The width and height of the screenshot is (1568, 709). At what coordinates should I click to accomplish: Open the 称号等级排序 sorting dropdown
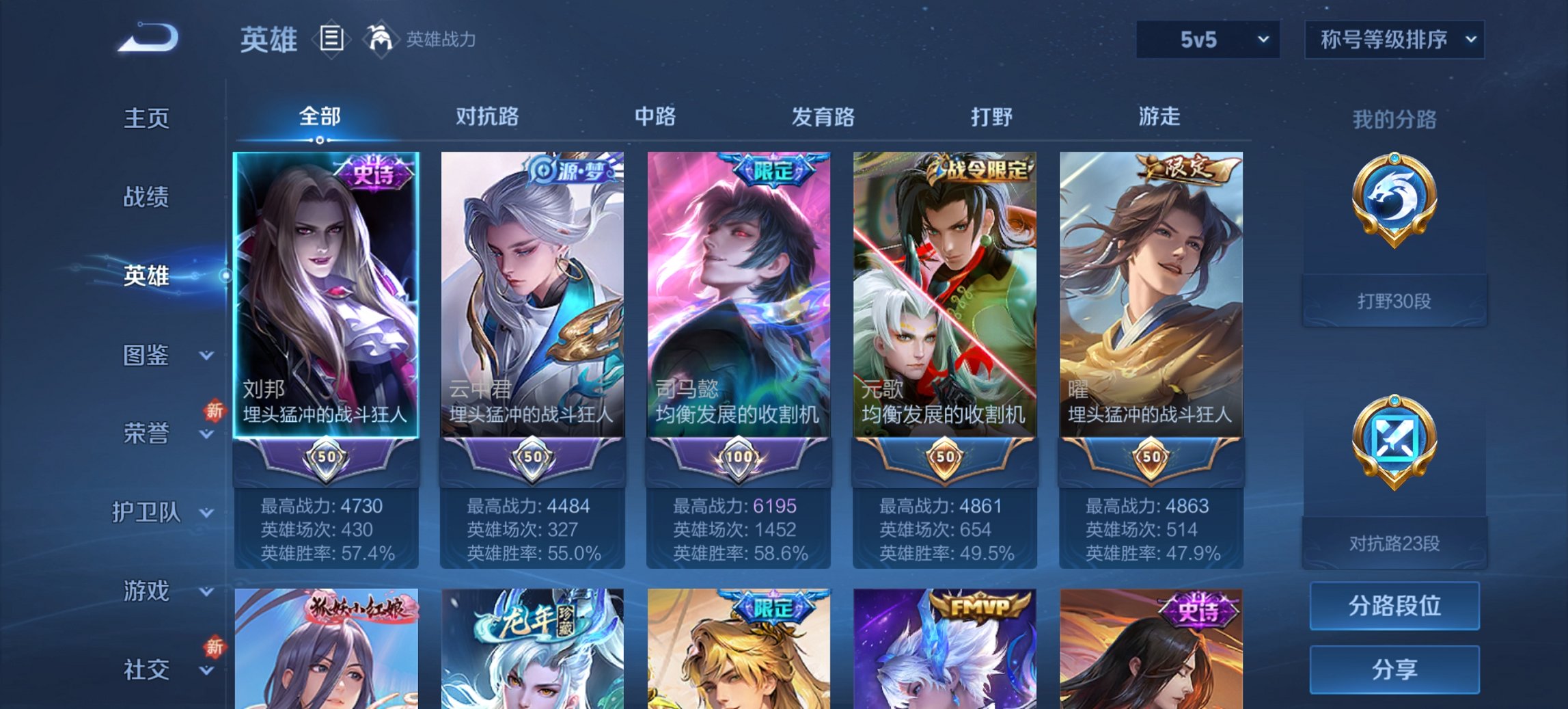tap(1394, 40)
